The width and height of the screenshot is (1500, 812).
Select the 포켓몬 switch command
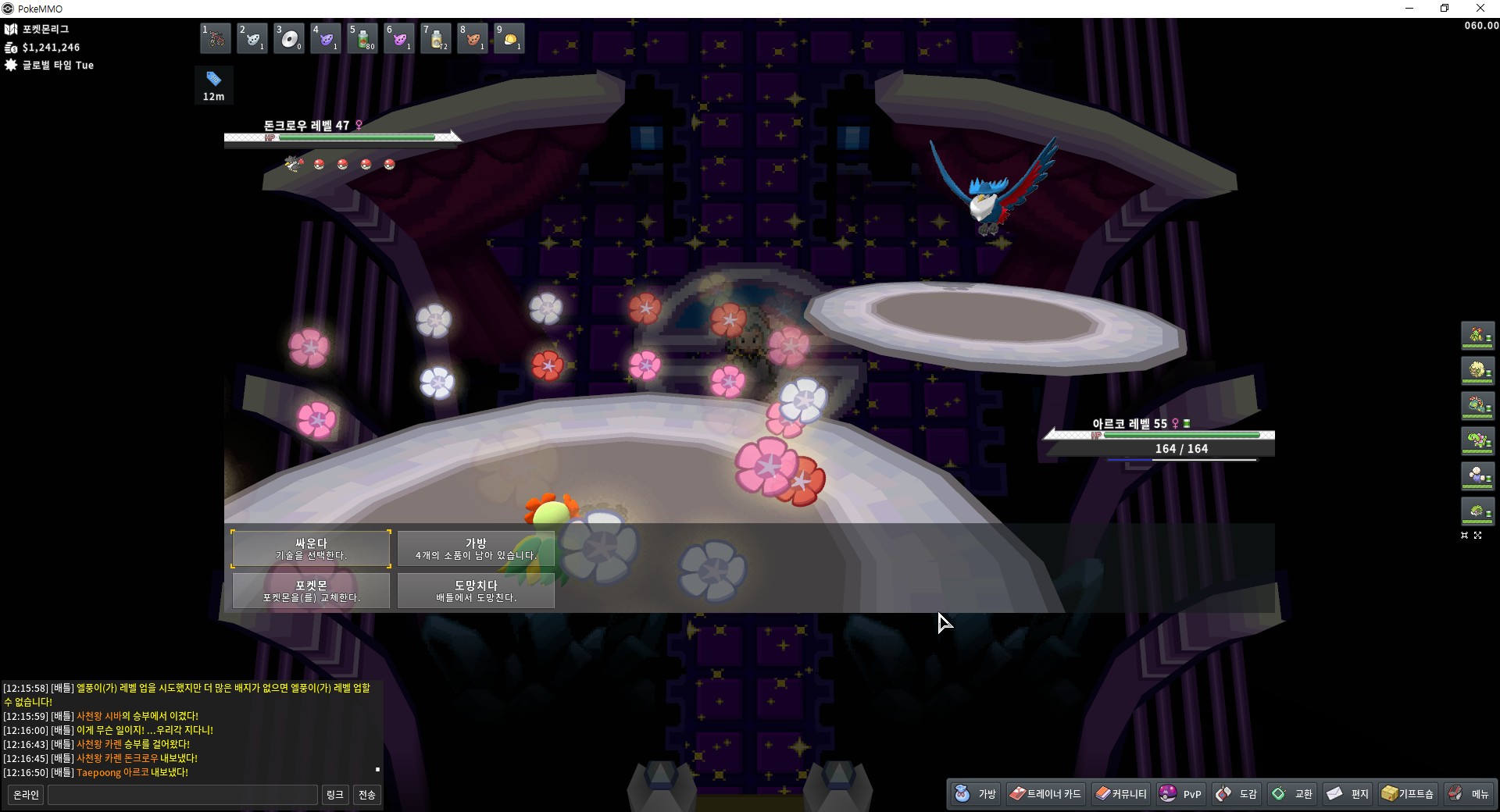pyautogui.click(x=311, y=591)
